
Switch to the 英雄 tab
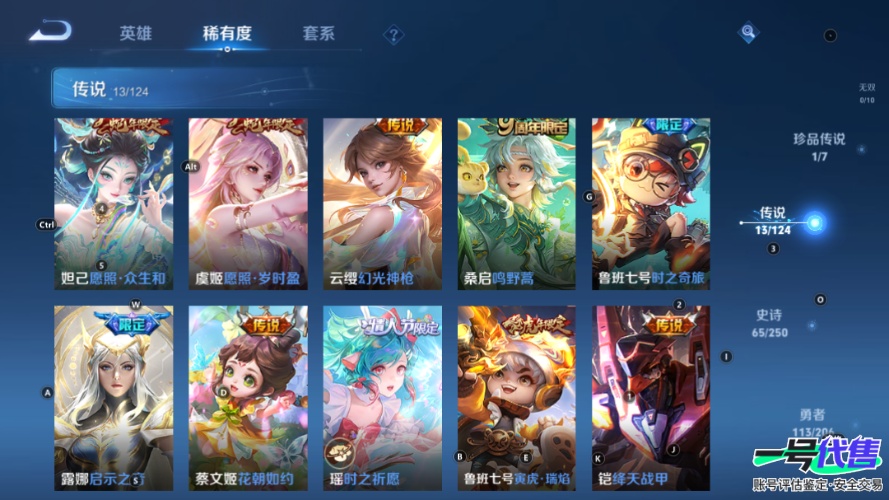[x=136, y=33]
